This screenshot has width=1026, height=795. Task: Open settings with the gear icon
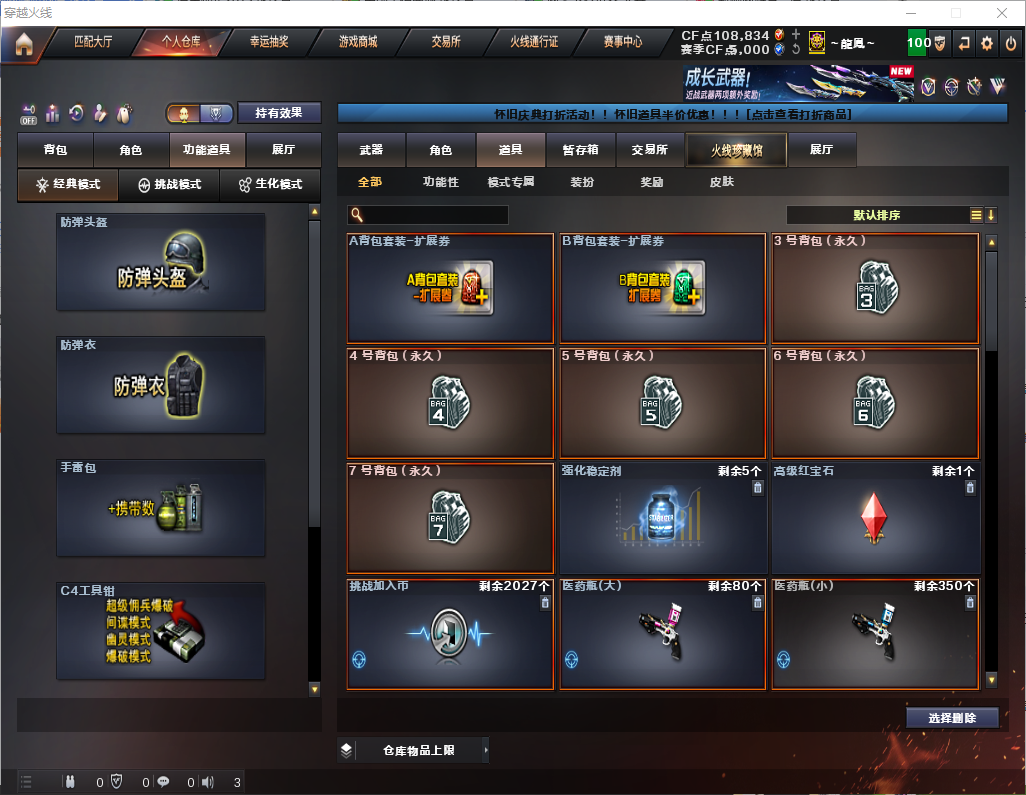click(987, 43)
